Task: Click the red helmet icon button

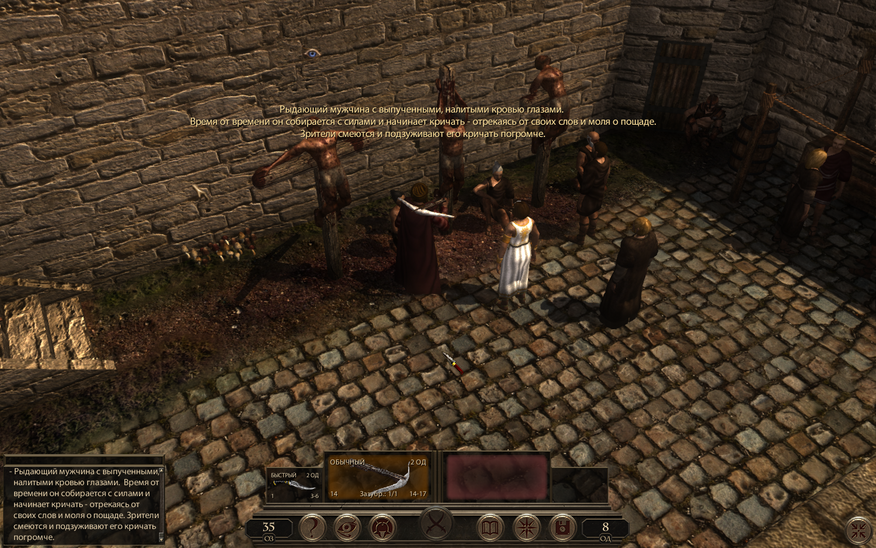Action: [x=381, y=526]
